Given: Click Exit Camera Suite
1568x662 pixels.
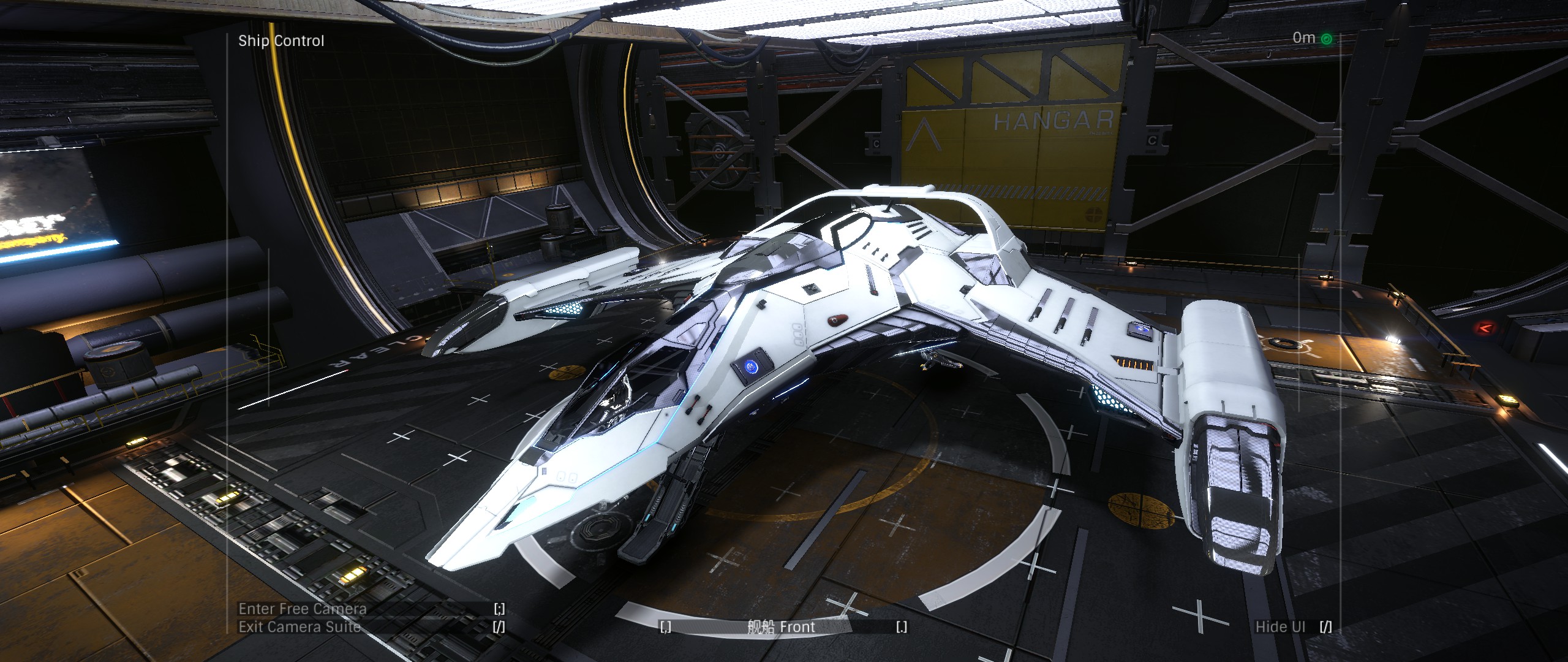Looking at the screenshot, I should click(300, 628).
